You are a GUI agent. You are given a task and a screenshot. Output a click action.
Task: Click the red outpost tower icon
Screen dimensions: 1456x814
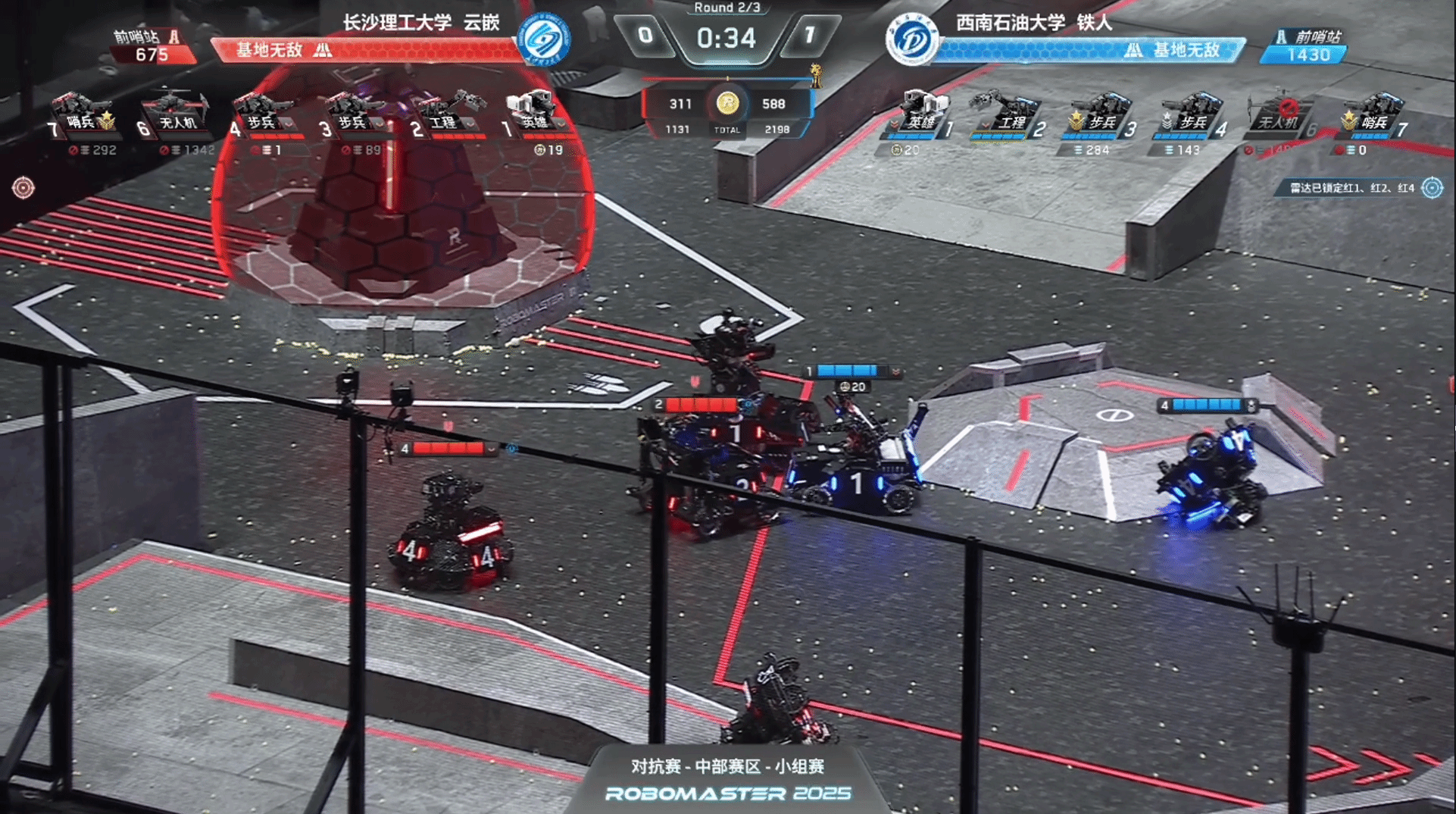point(173,36)
